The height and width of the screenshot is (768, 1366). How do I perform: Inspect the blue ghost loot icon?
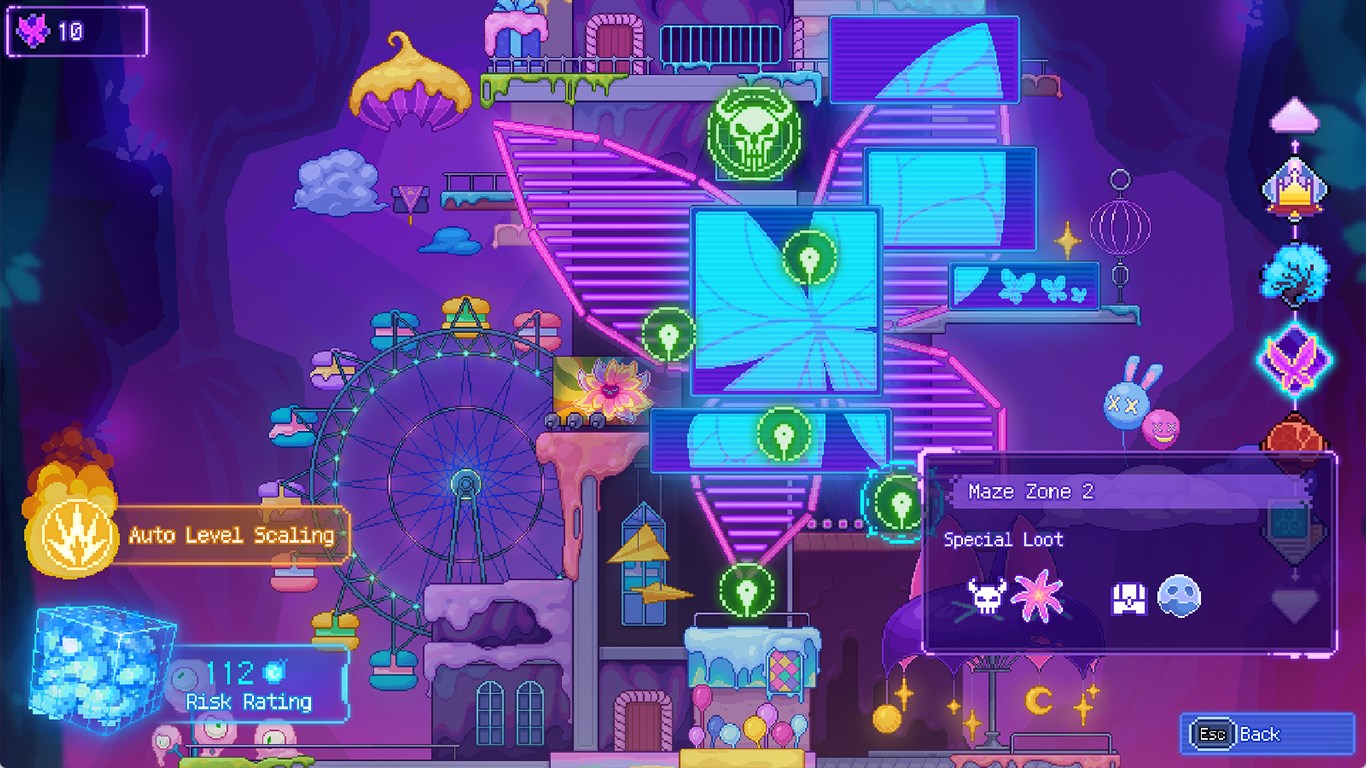[1178, 597]
